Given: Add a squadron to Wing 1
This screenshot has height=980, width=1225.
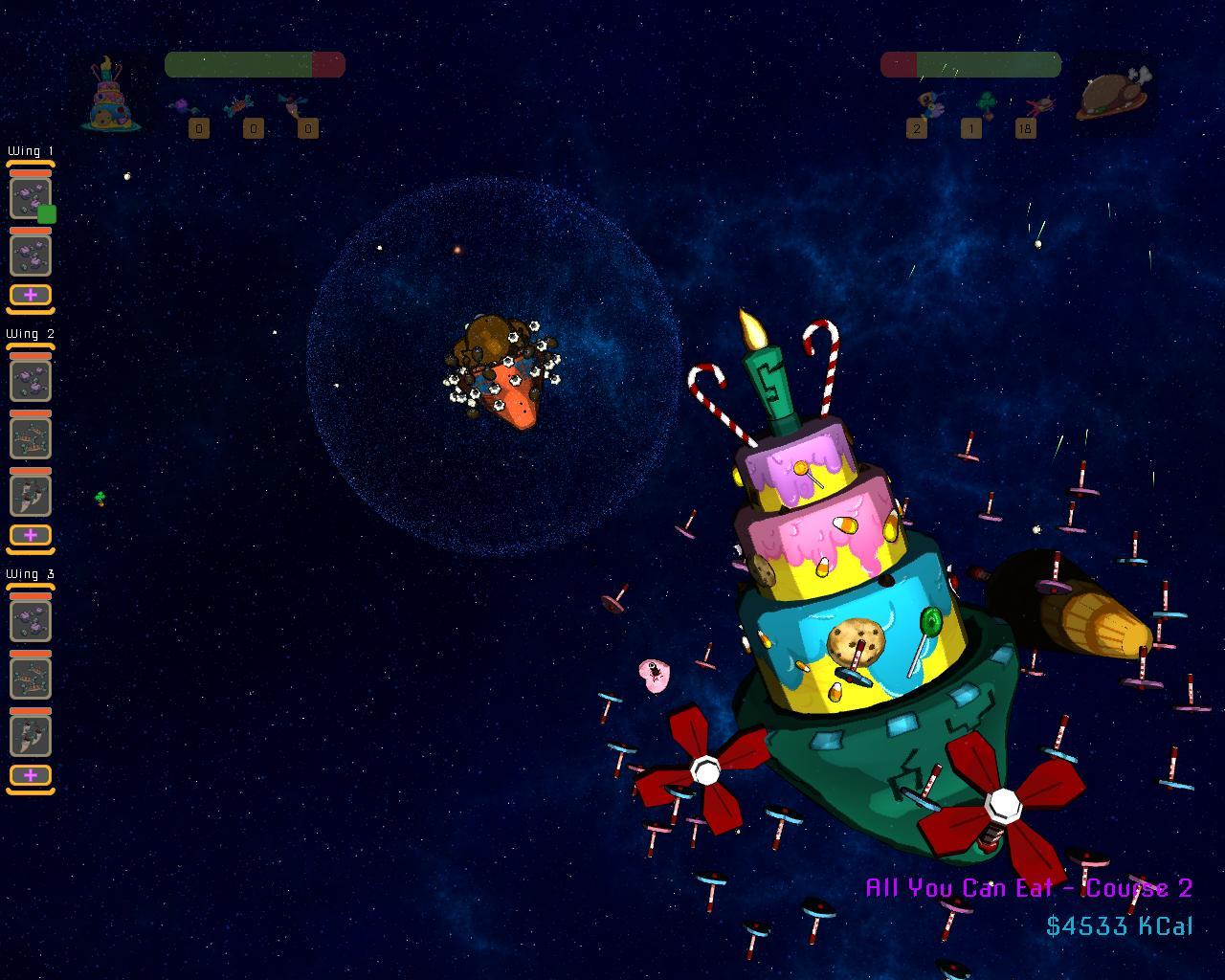Looking at the screenshot, I should point(31,295).
